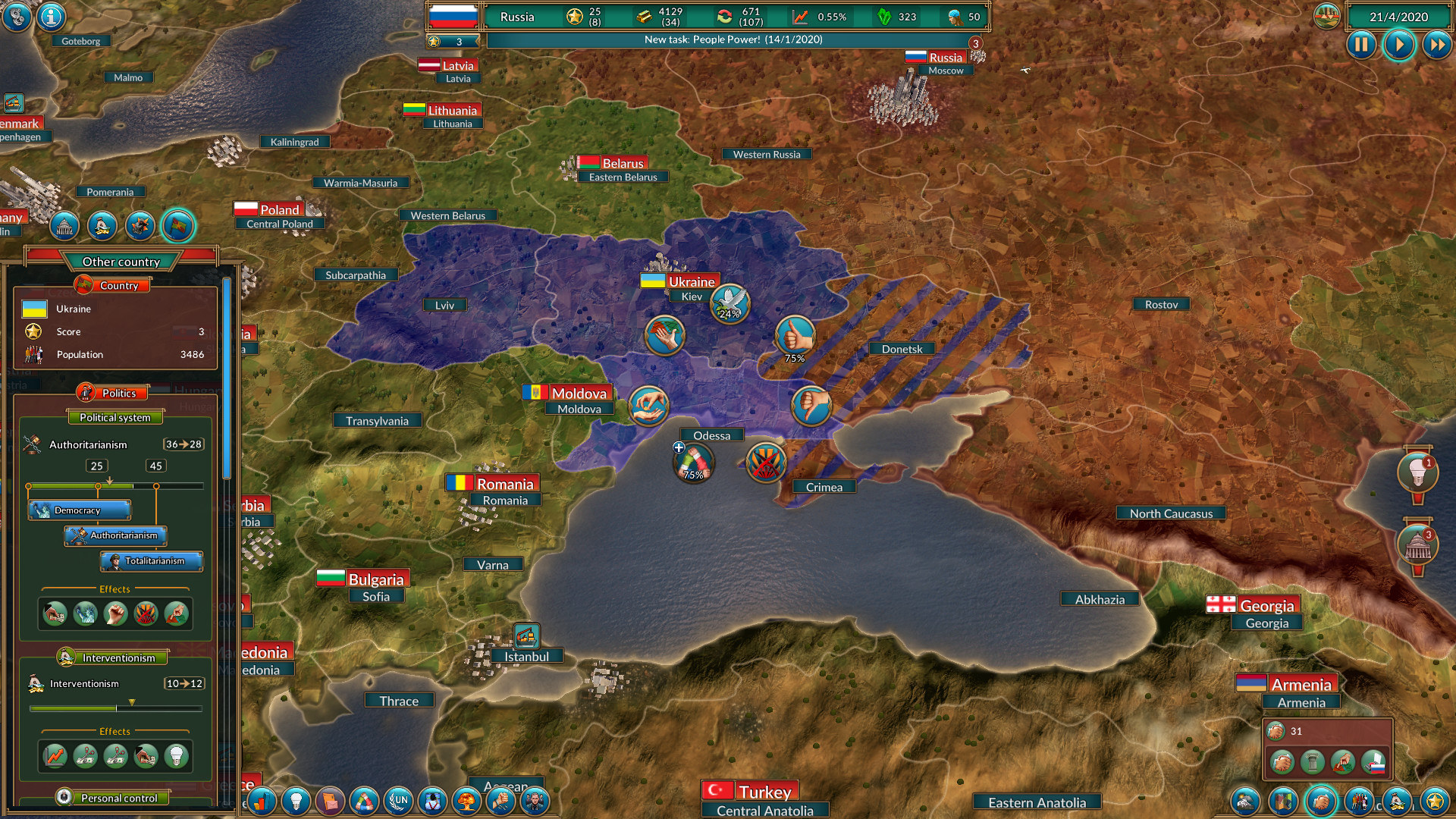
Task: Select the diplomacy handshake icon near Moldova
Action: pos(649,406)
